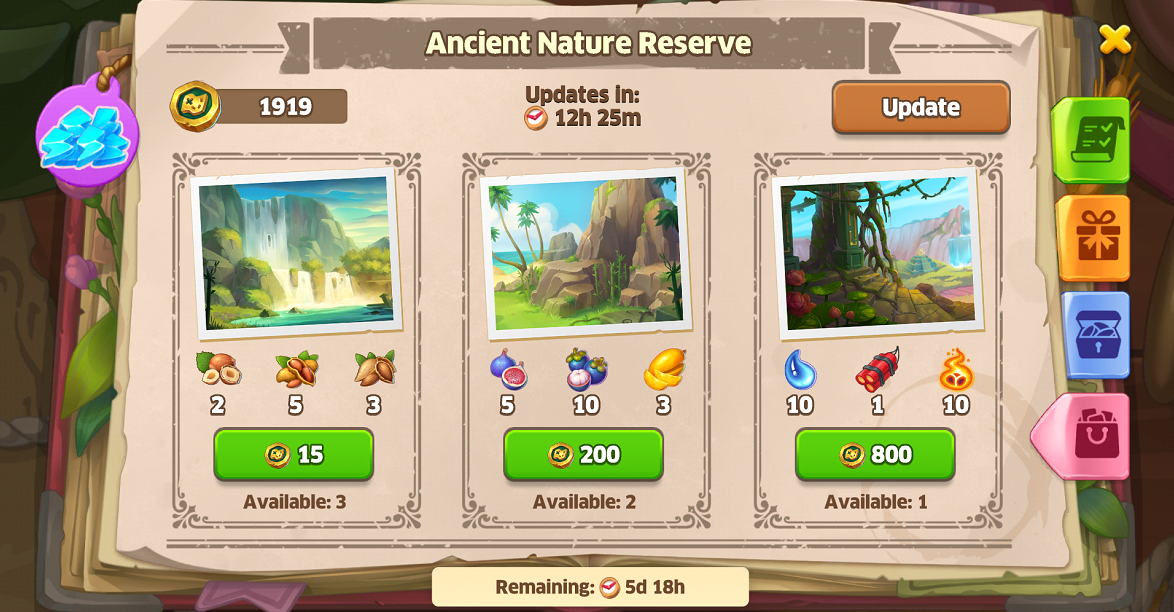Select the palm beach cliff picture
Screen dimensions: 1174x612
pyautogui.click(x=586, y=252)
